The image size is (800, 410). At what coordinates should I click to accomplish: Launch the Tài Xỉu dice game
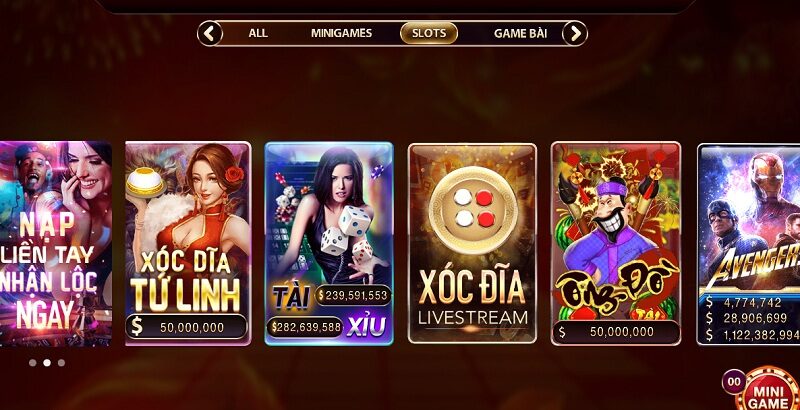click(x=329, y=242)
